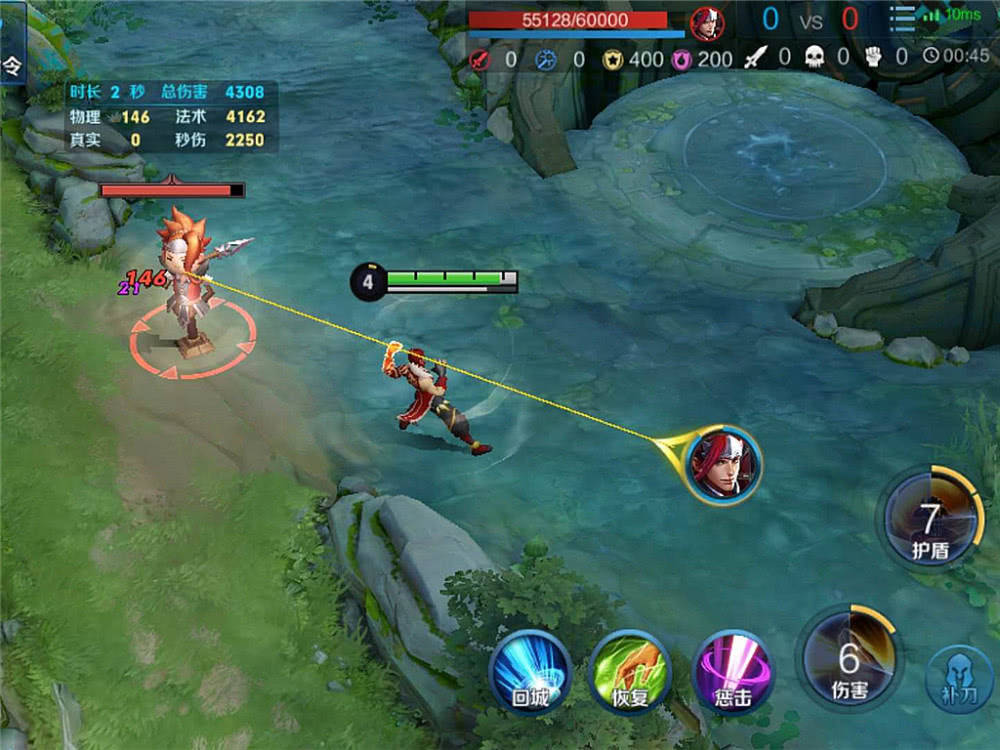This screenshot has height=750, width=1000.
Task: Use the 恢复 heal ability
Action: [630, 672]
